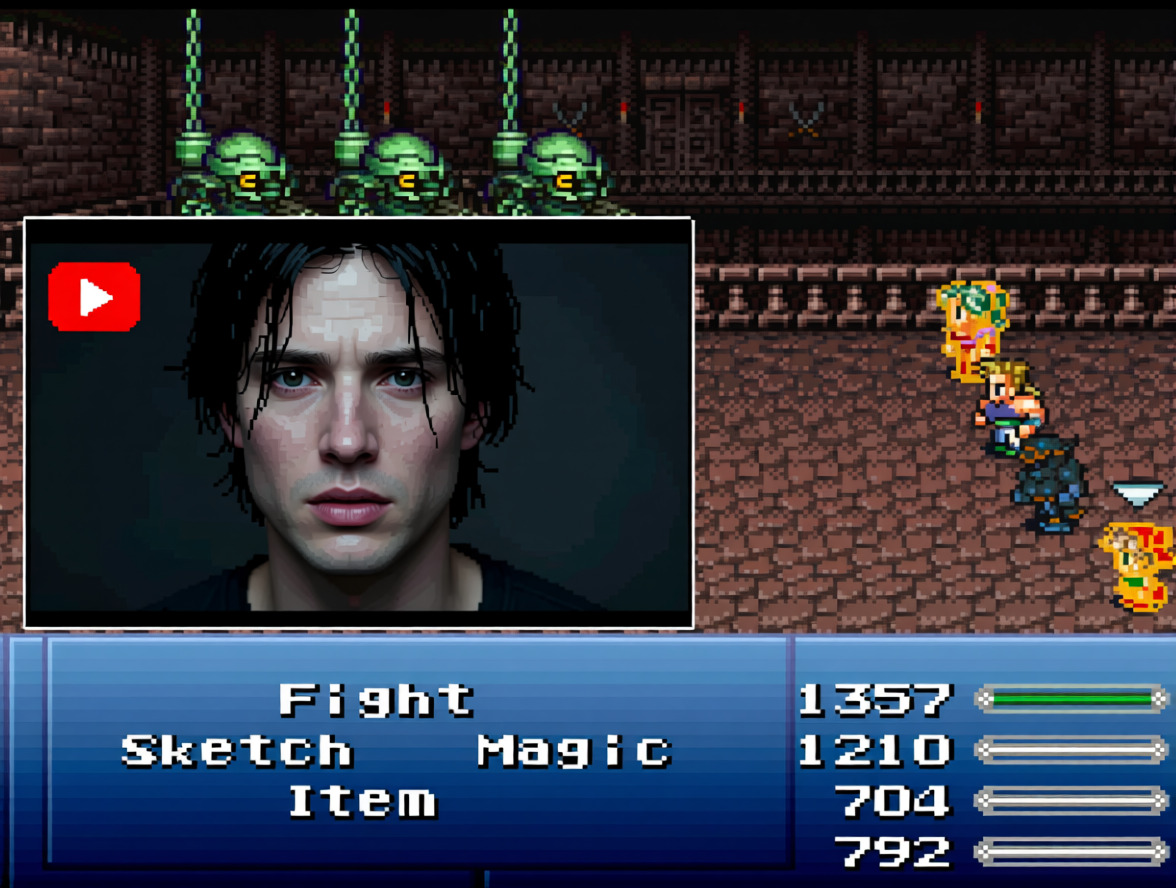Choose the Fight command
1176x888 pixels.
click(376, 700)
